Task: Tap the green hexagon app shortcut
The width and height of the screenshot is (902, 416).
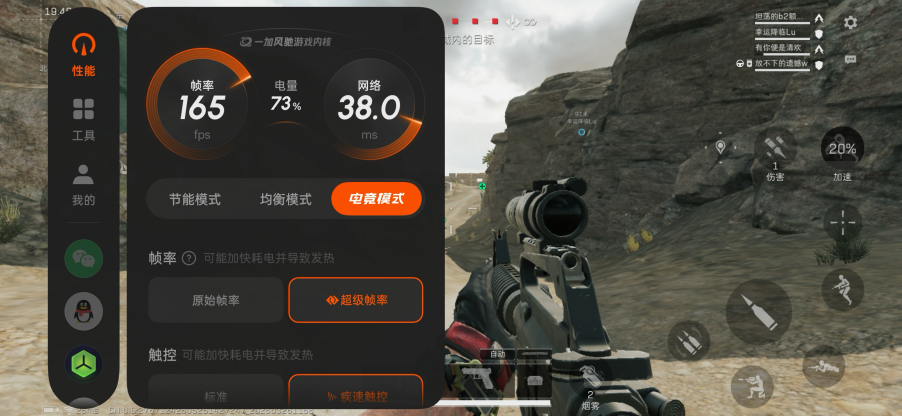Action: point(83,363)
